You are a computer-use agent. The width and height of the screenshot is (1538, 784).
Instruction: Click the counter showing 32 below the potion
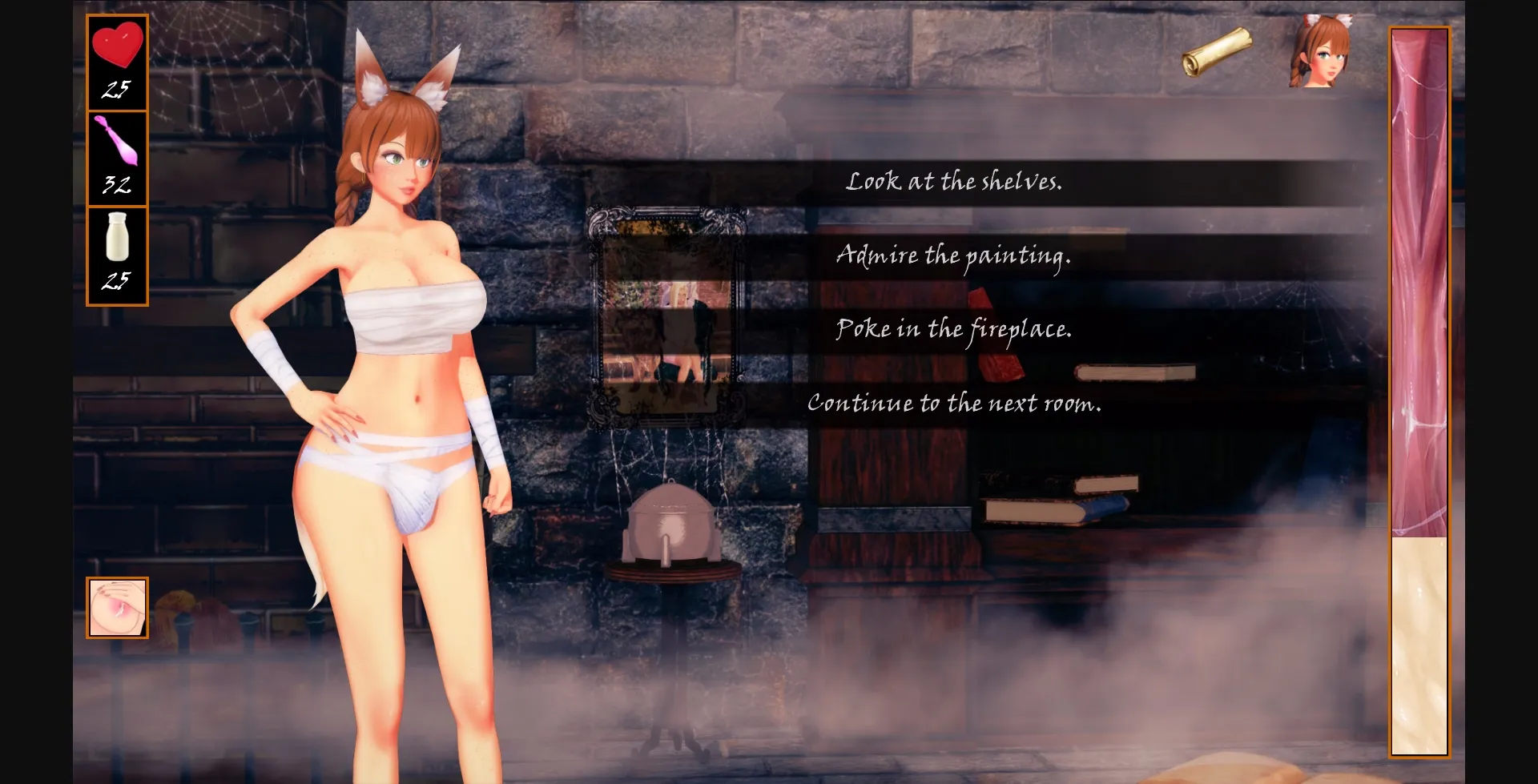coord(117,185)
